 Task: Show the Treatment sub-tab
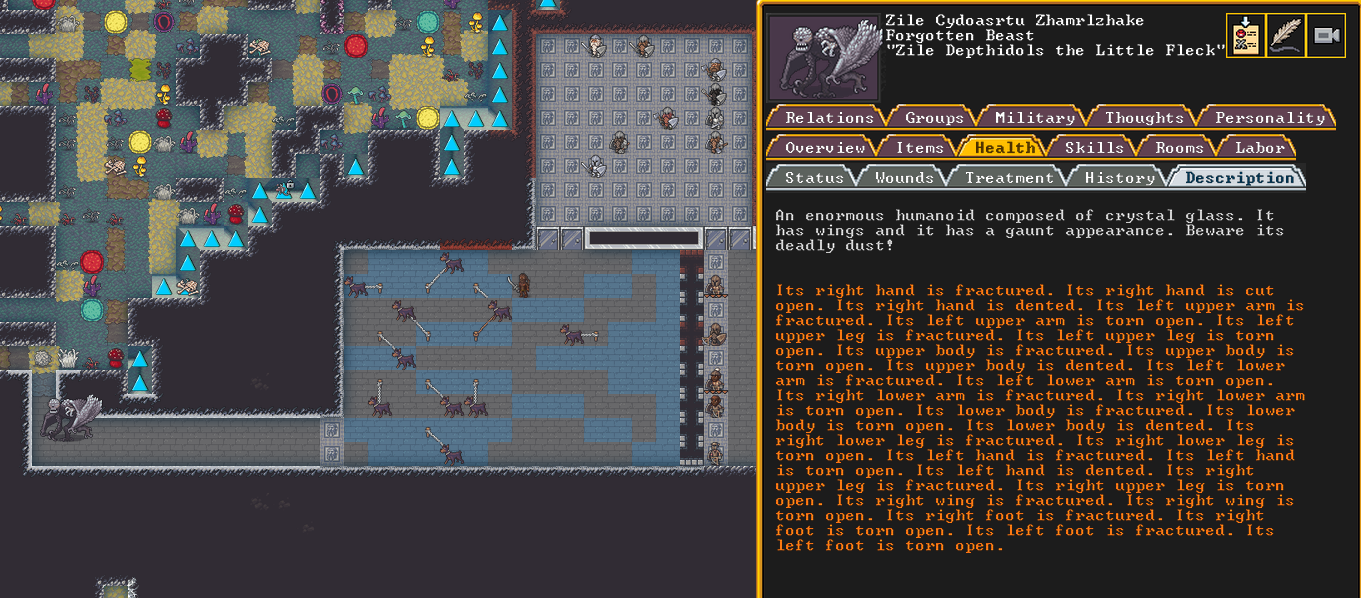point(1008,178)
